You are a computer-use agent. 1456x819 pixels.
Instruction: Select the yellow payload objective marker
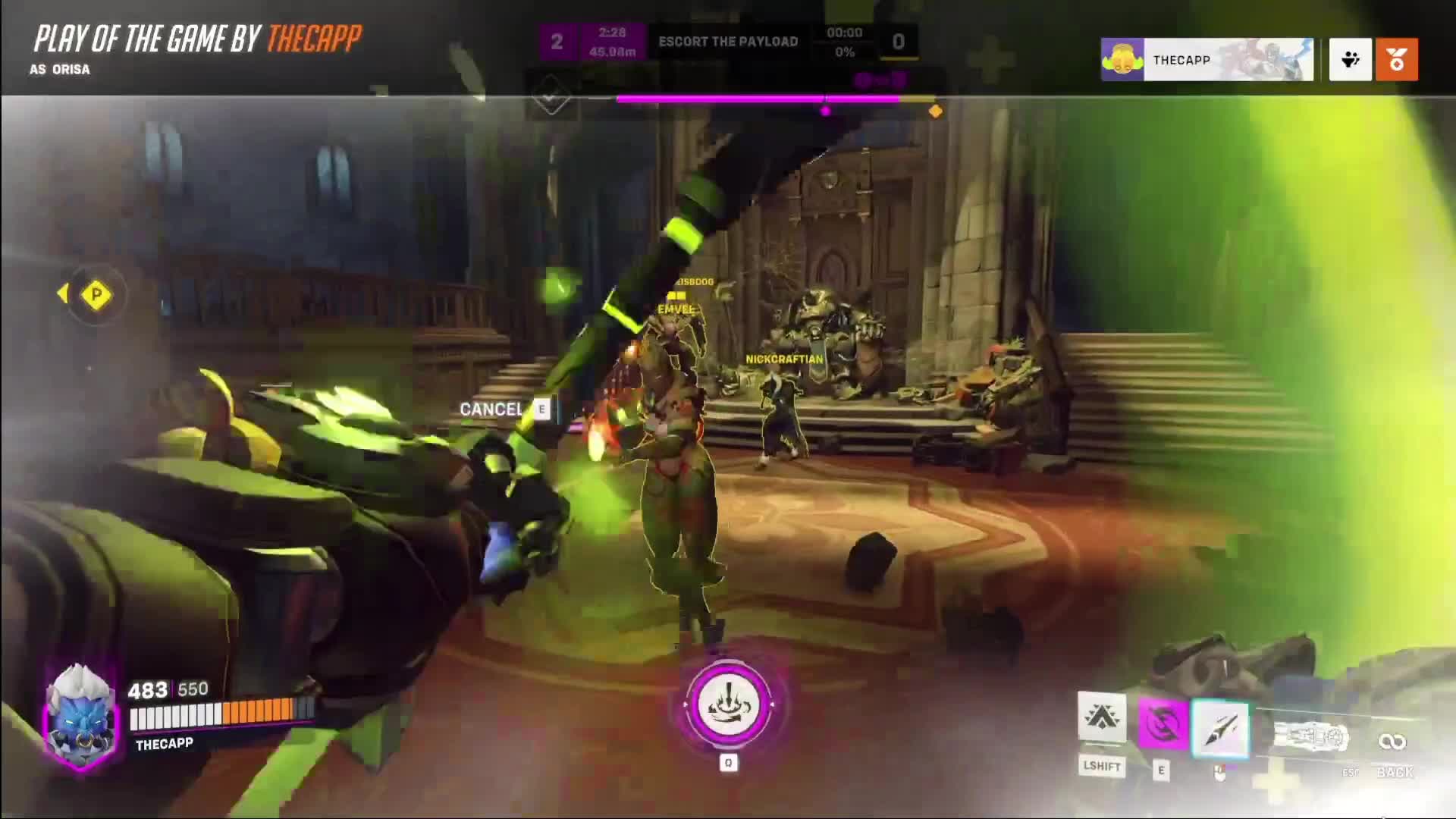click(96, 294)
